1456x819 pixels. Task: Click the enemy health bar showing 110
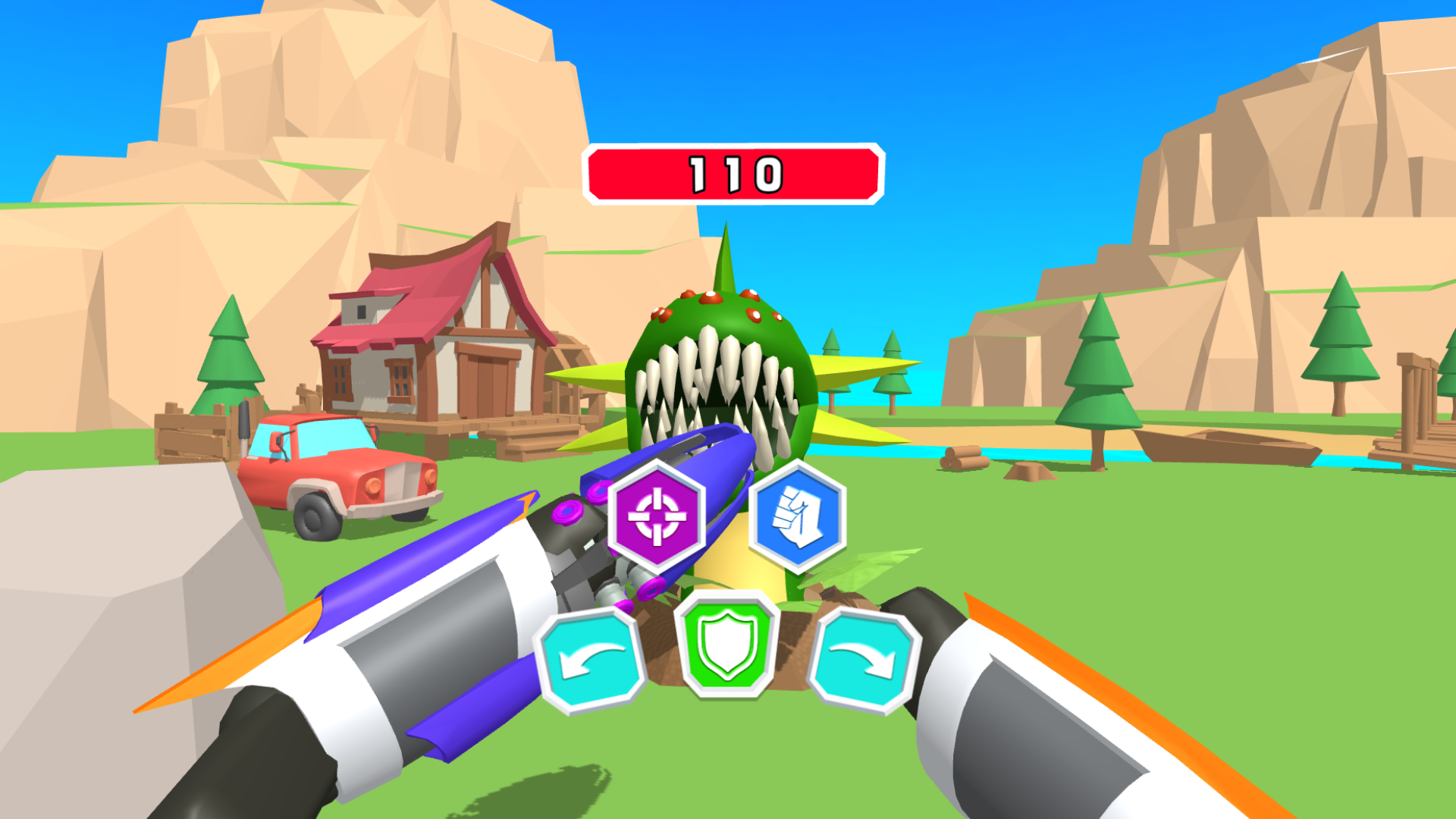tap(732, 173)
